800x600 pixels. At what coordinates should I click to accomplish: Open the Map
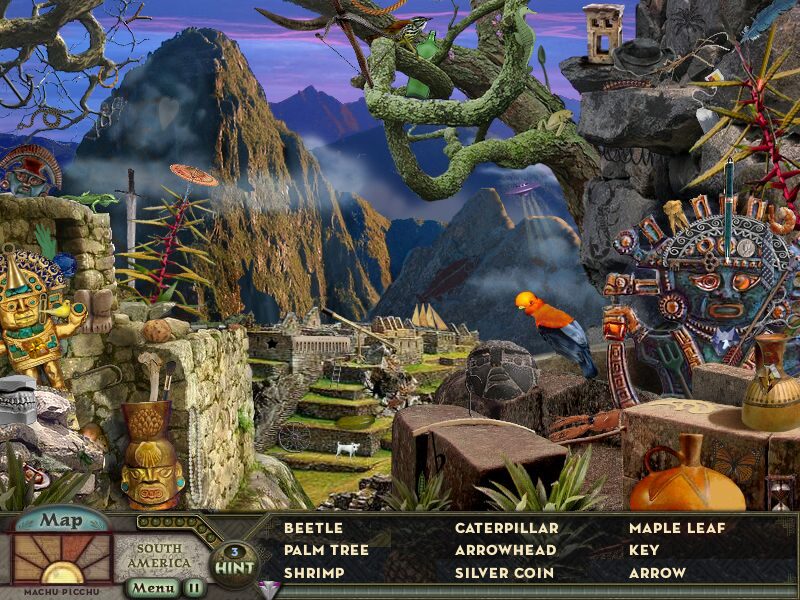click(61, 520)
